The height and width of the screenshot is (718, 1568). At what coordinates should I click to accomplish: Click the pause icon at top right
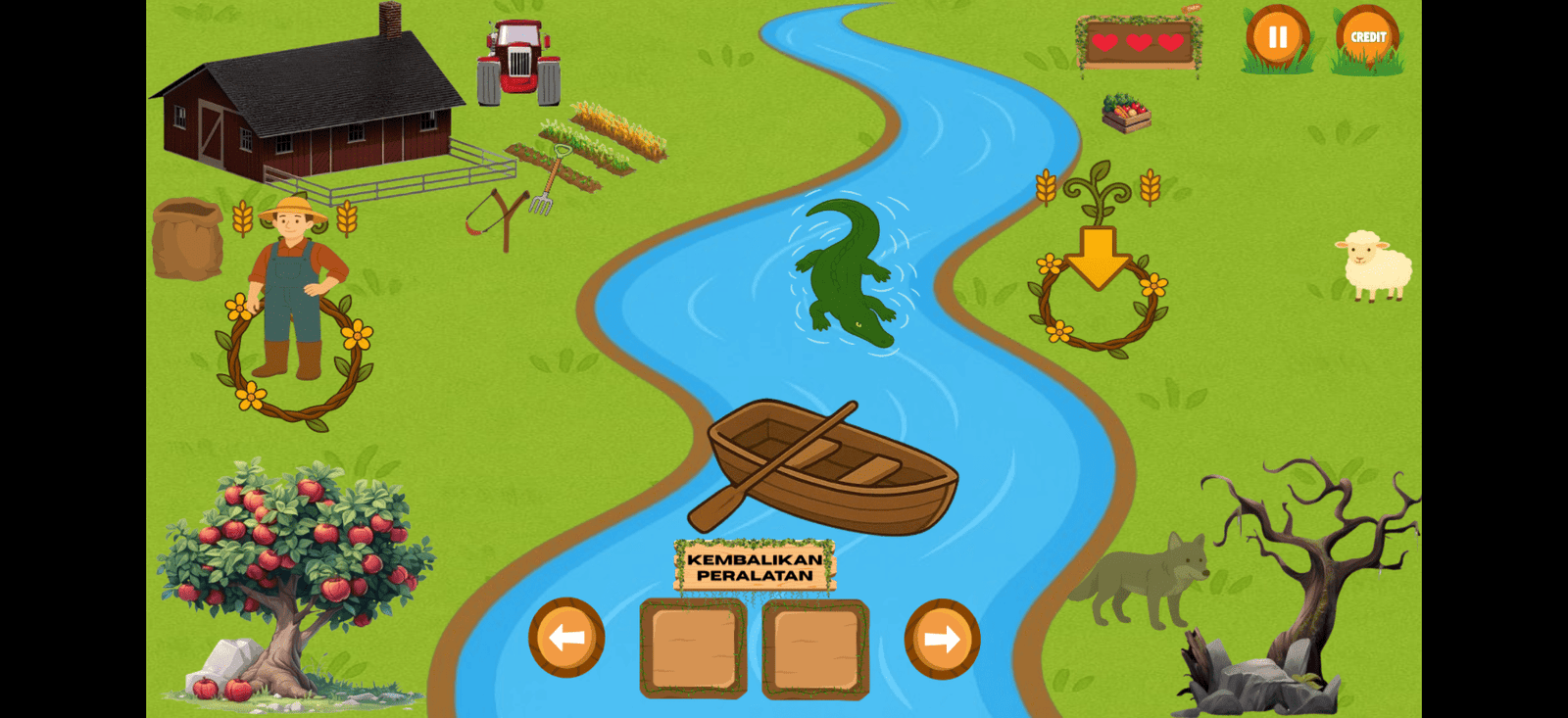coord(1276,37)
